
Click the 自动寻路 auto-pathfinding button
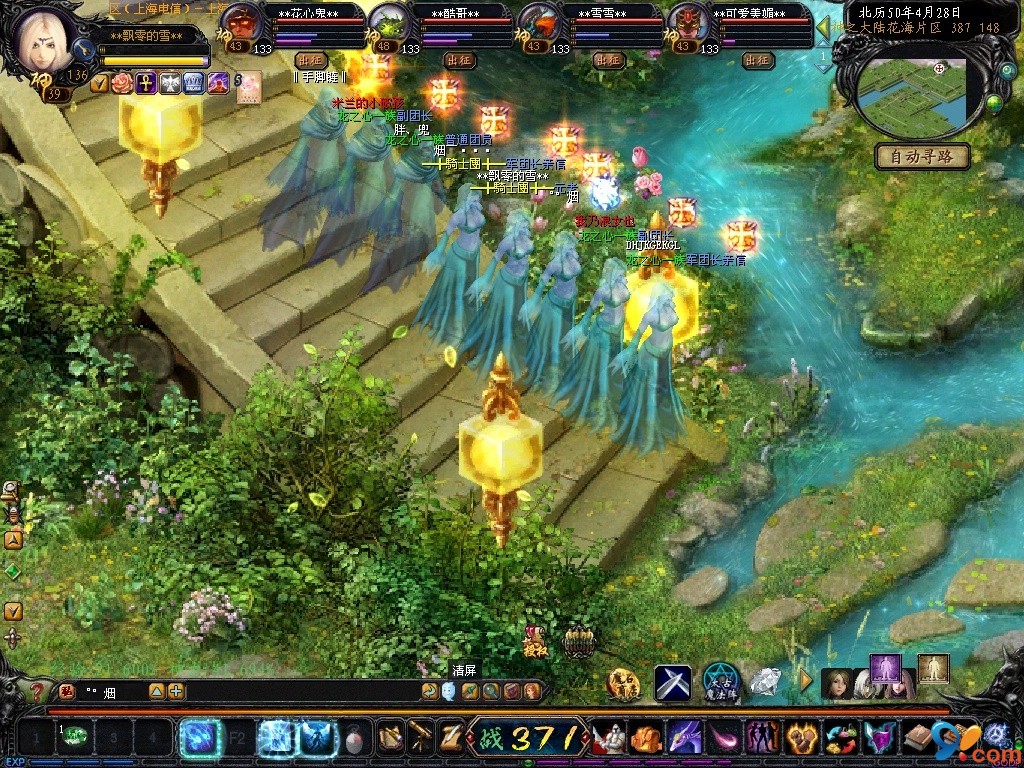[923, 156]
